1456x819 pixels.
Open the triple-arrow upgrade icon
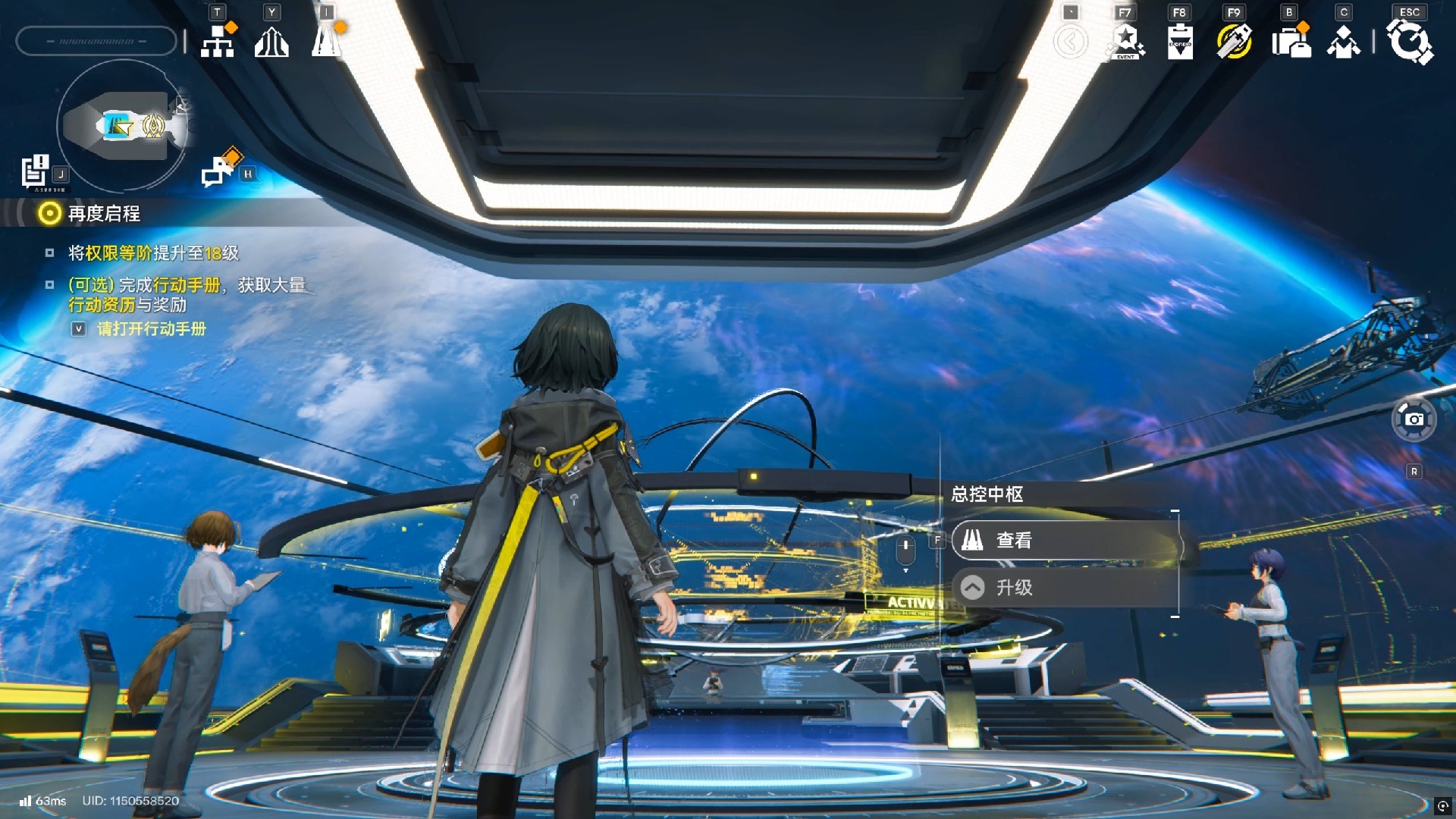[x=271, y=42]
